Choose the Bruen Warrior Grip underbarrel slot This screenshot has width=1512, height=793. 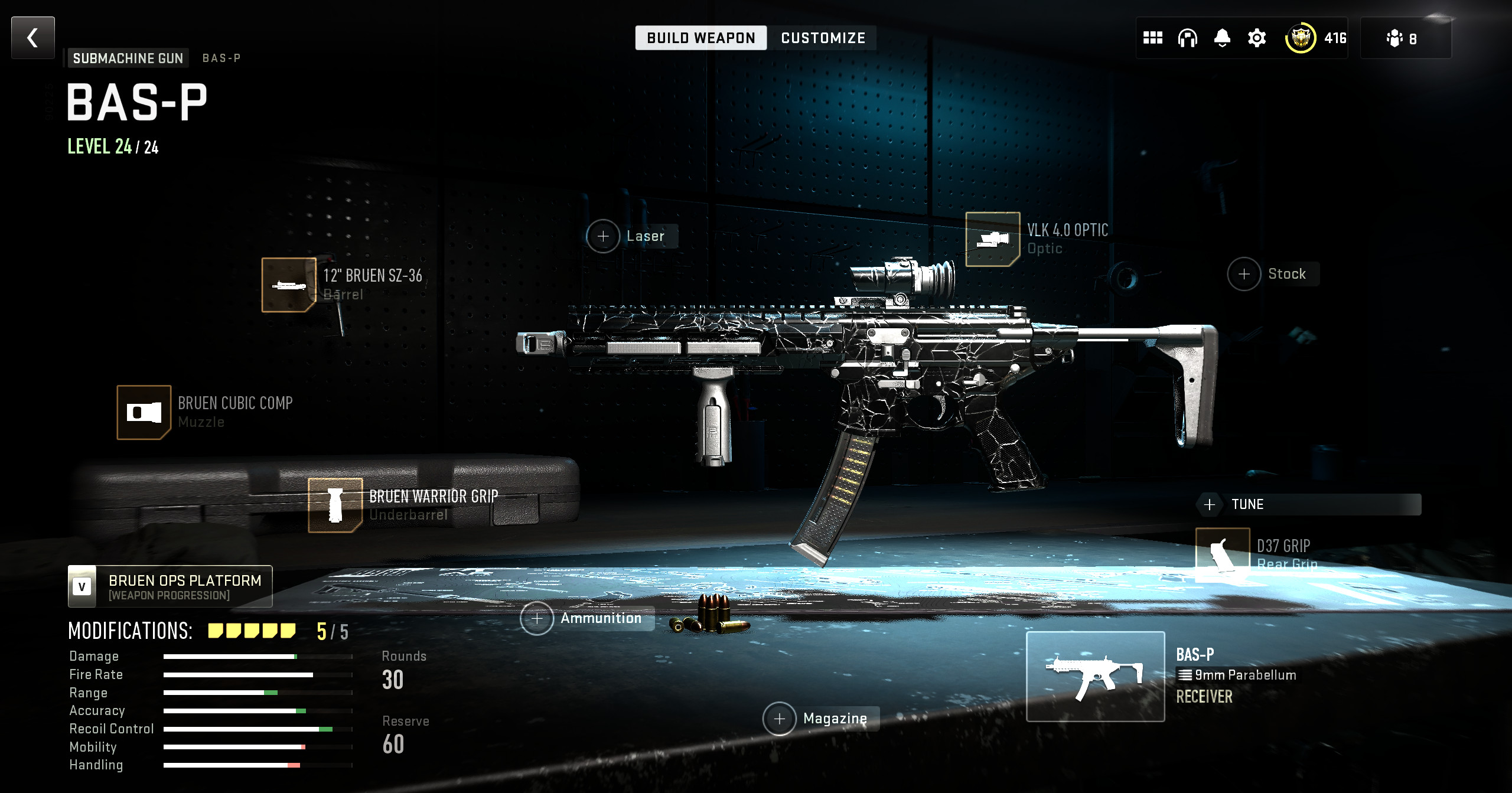(335, 505)
